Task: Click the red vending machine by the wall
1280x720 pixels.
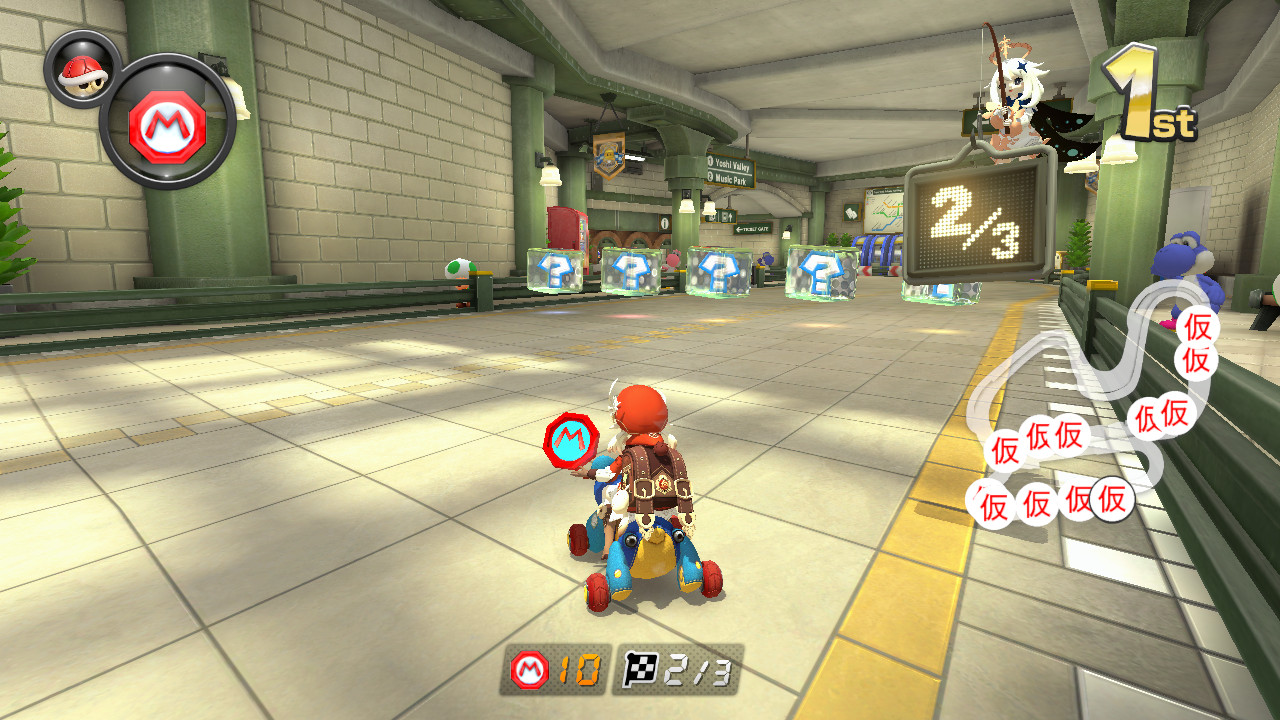Action: tap(566, 228)
